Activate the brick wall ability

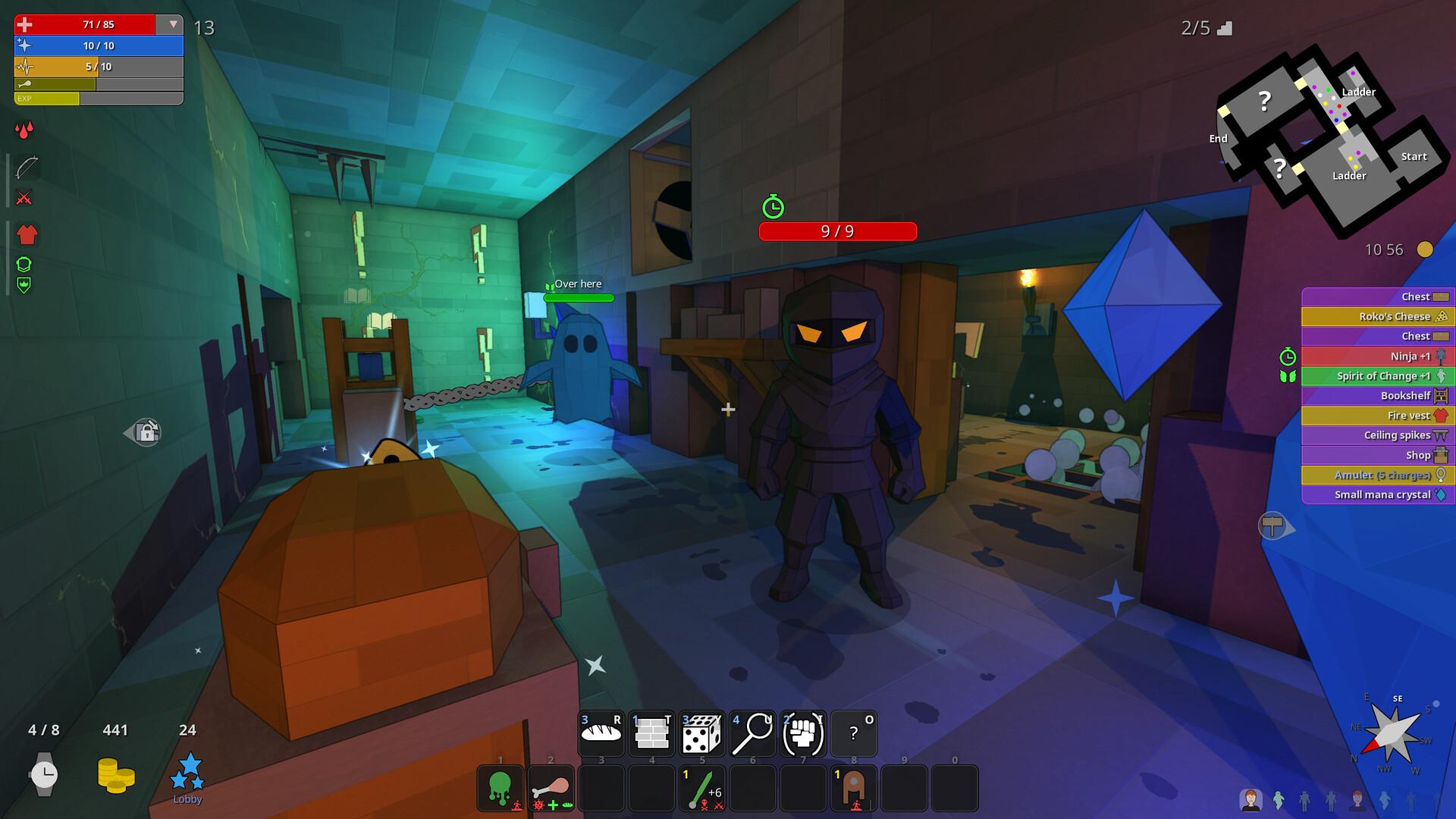651,733
